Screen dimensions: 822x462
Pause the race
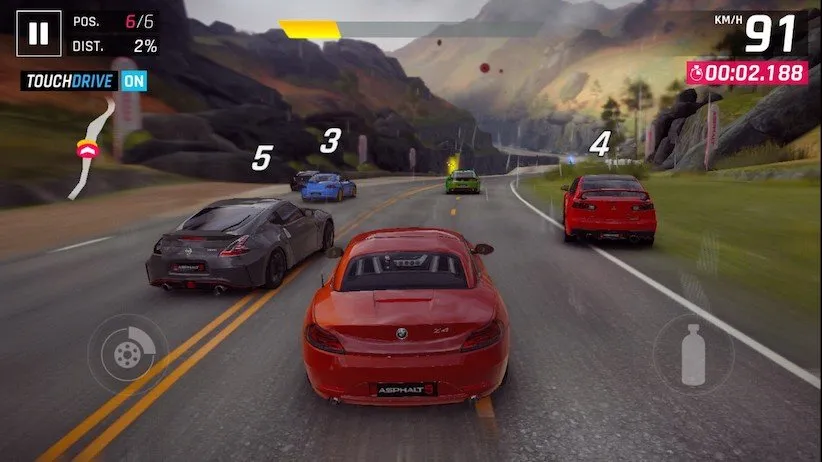[38, 34]
